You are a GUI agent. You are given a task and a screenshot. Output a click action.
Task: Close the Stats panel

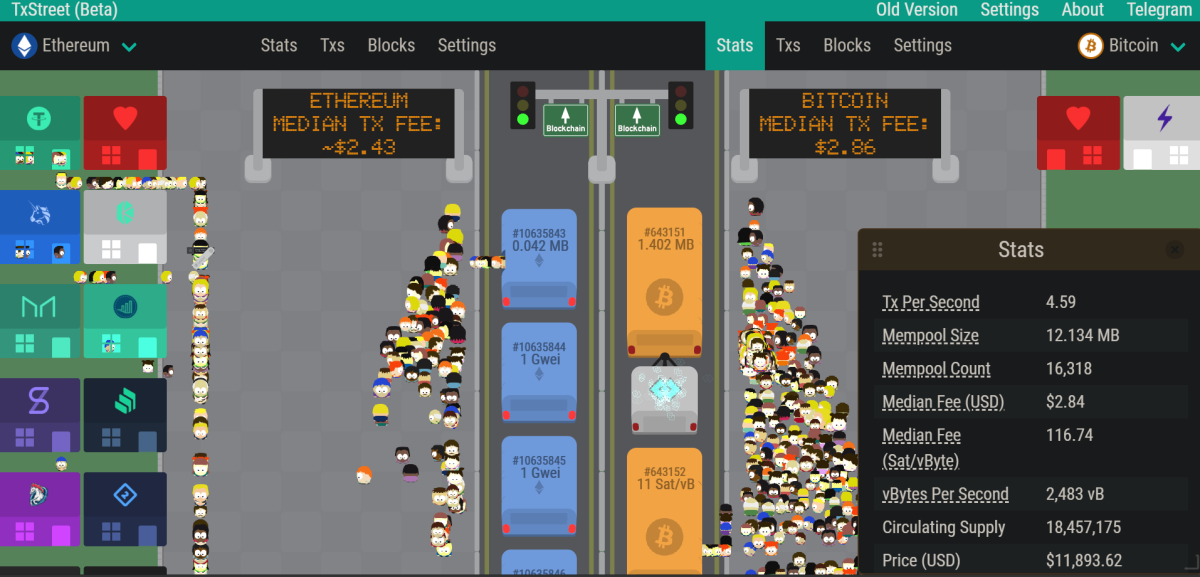pos(1175,250)
